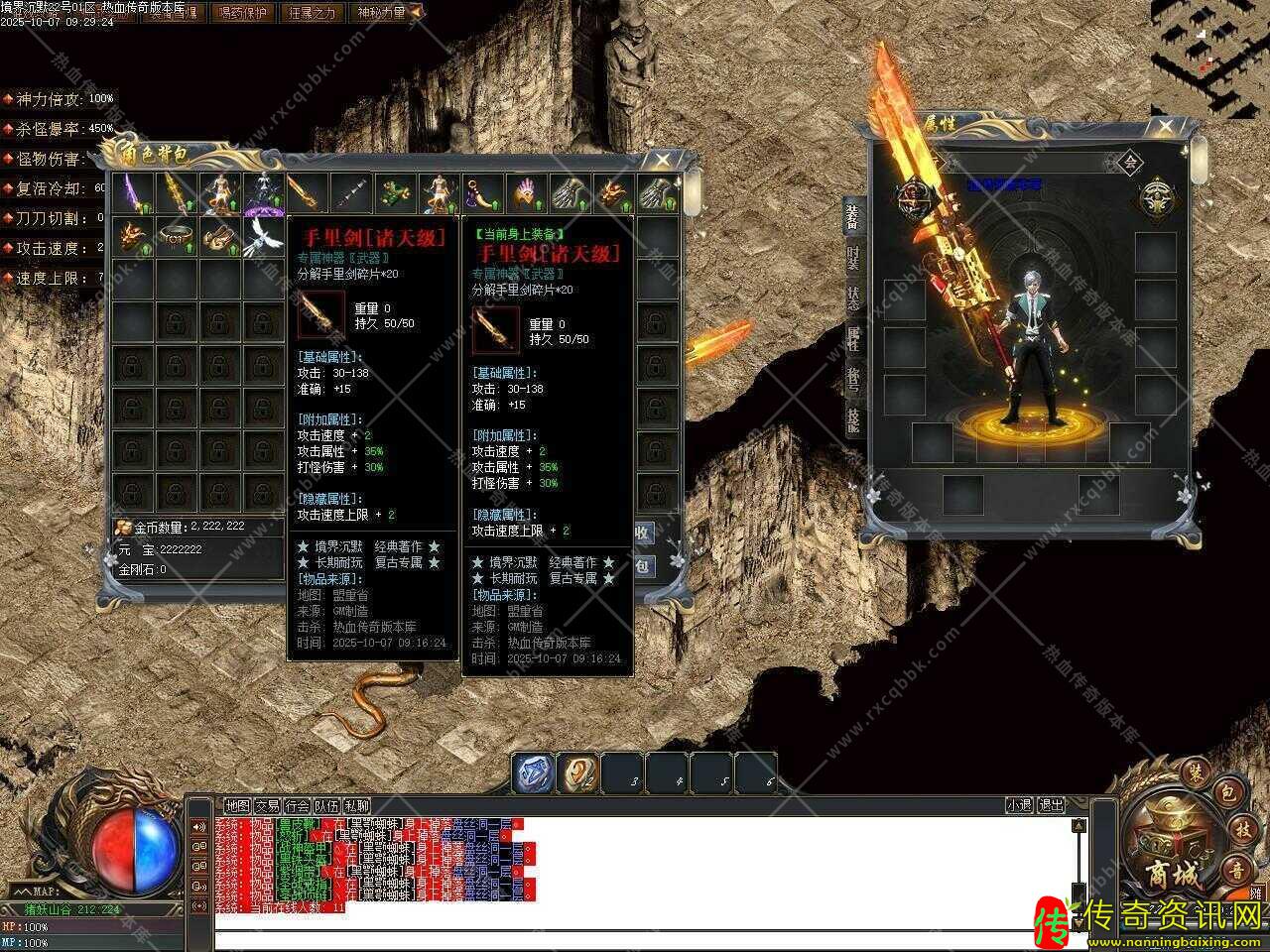Select the ring item in the backpack
The width and height of the screenshot is (1270, 952).
(x=177, y=236)
